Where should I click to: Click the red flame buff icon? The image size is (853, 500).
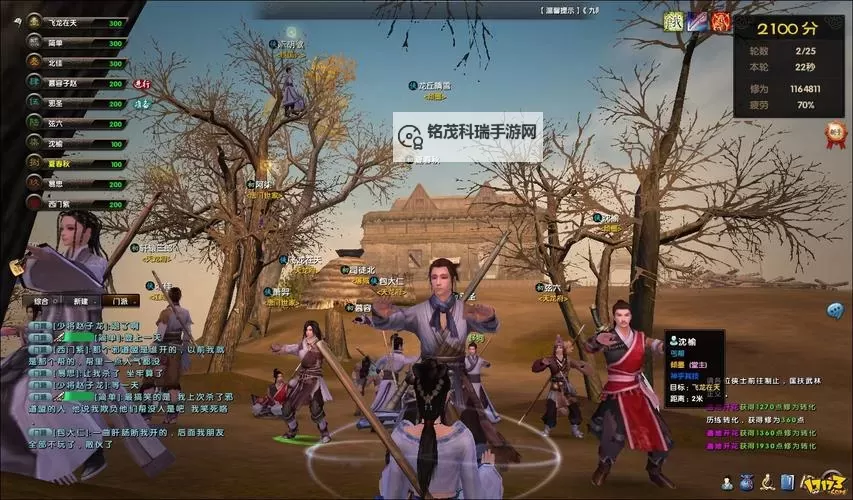(x=721, y=20)
